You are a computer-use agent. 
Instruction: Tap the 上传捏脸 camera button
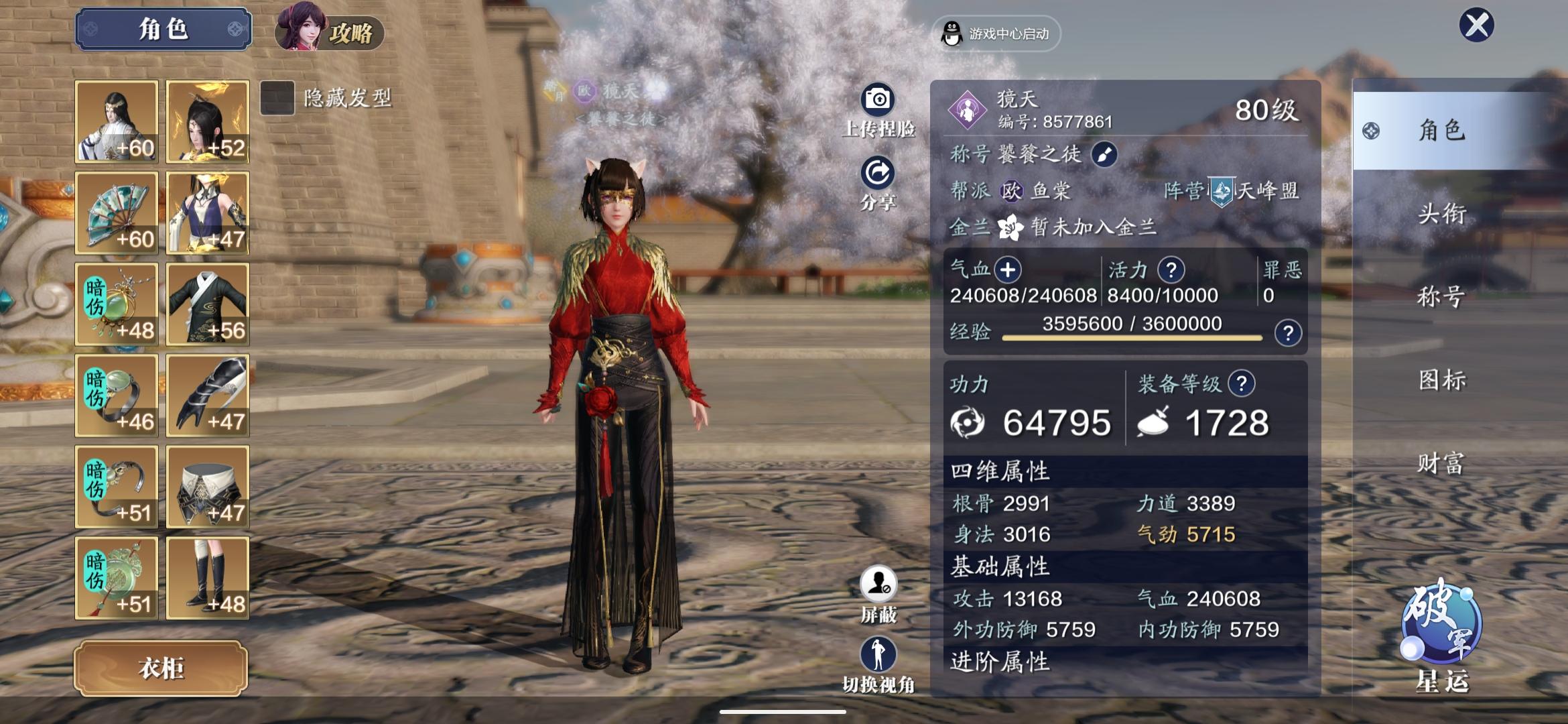[878, 101]
